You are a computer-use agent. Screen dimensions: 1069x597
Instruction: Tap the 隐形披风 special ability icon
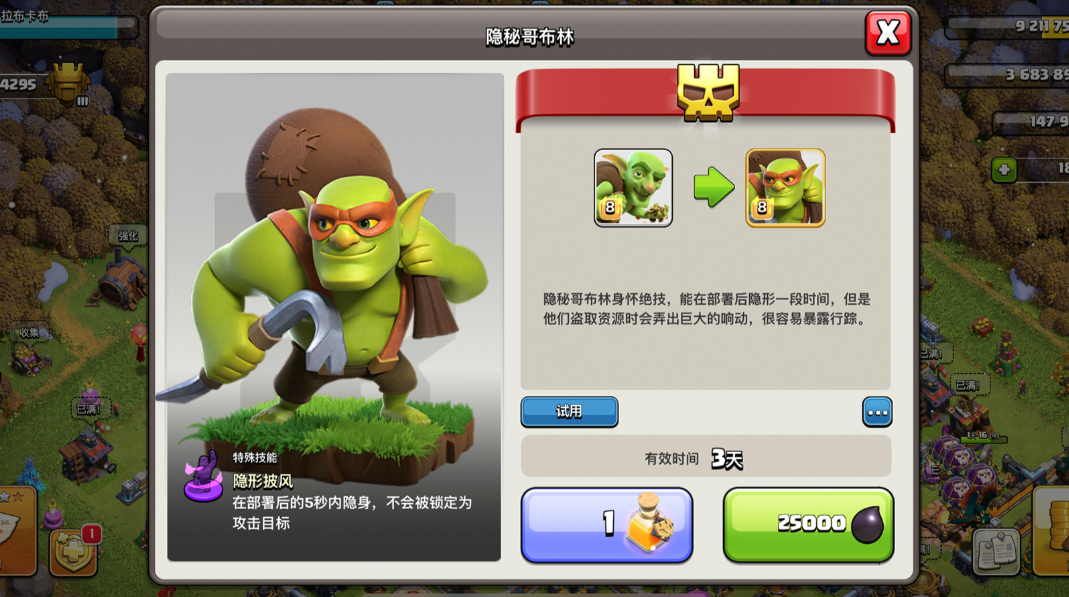coord(203,476)
